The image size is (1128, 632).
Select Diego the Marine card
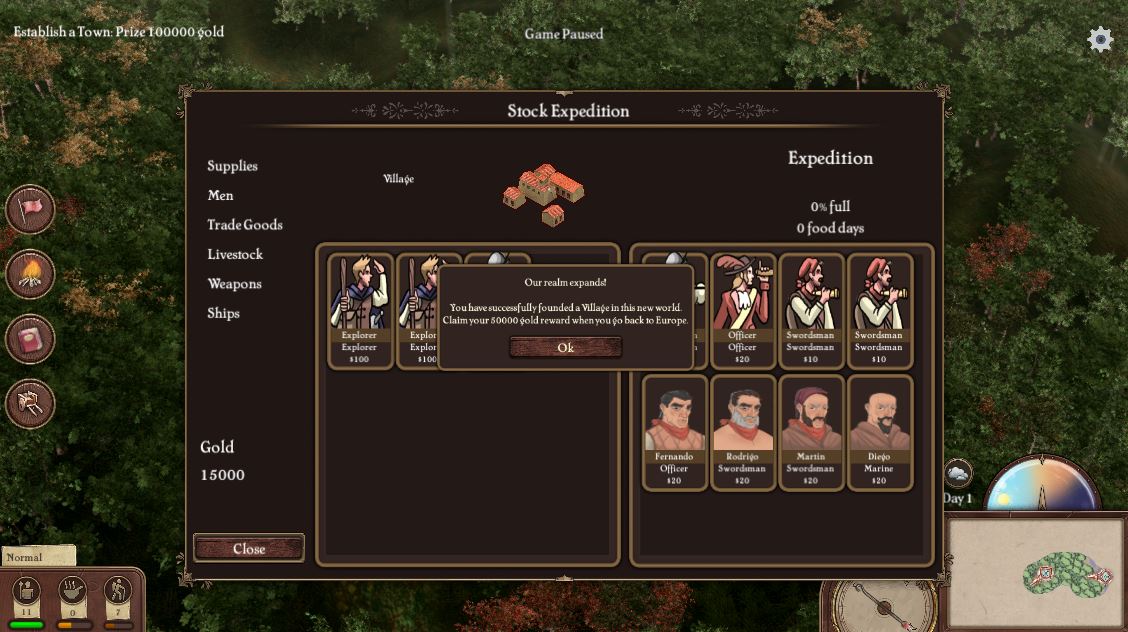point(879,432)
